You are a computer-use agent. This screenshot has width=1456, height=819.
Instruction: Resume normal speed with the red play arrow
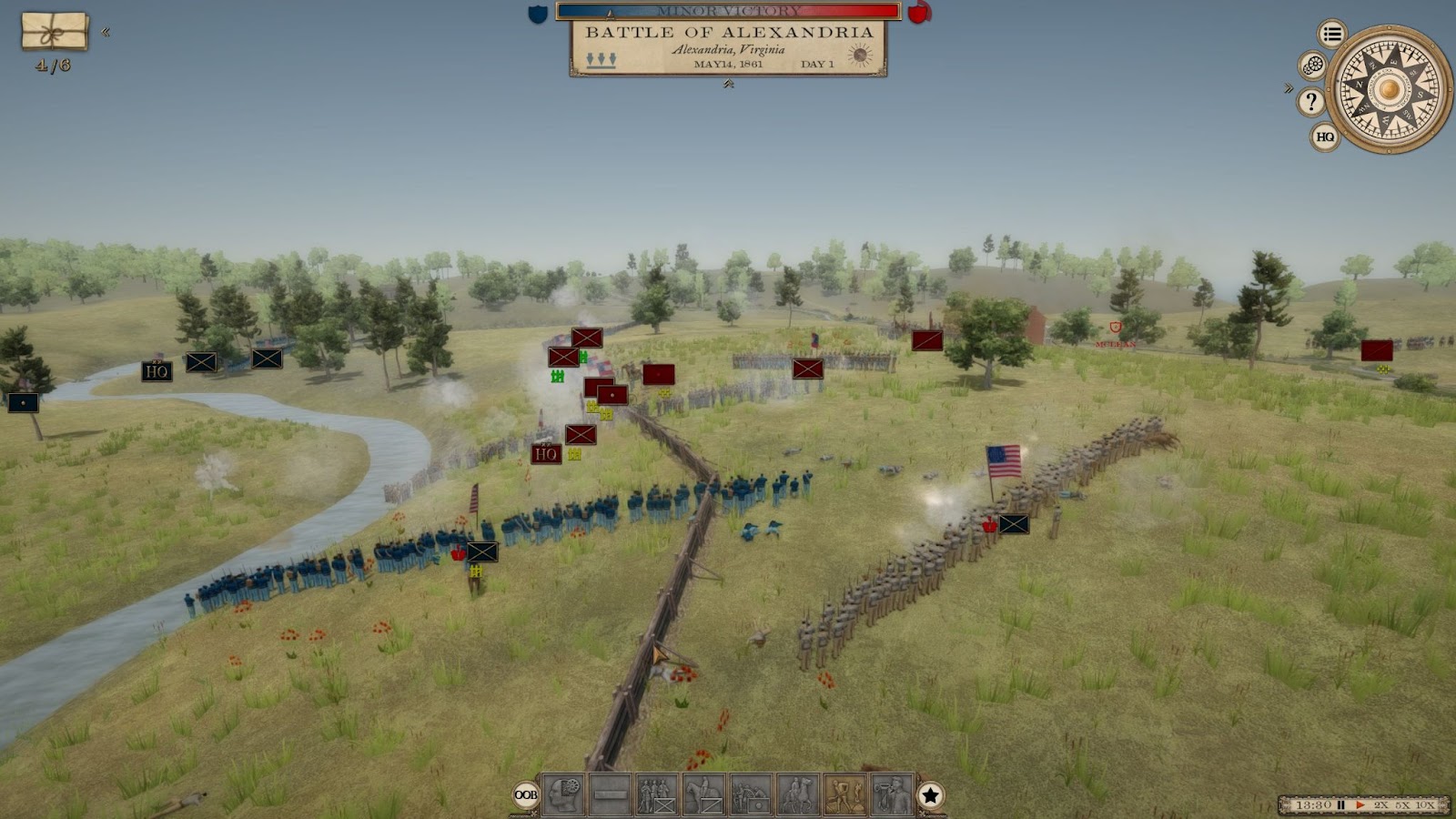pos(1360,805)
